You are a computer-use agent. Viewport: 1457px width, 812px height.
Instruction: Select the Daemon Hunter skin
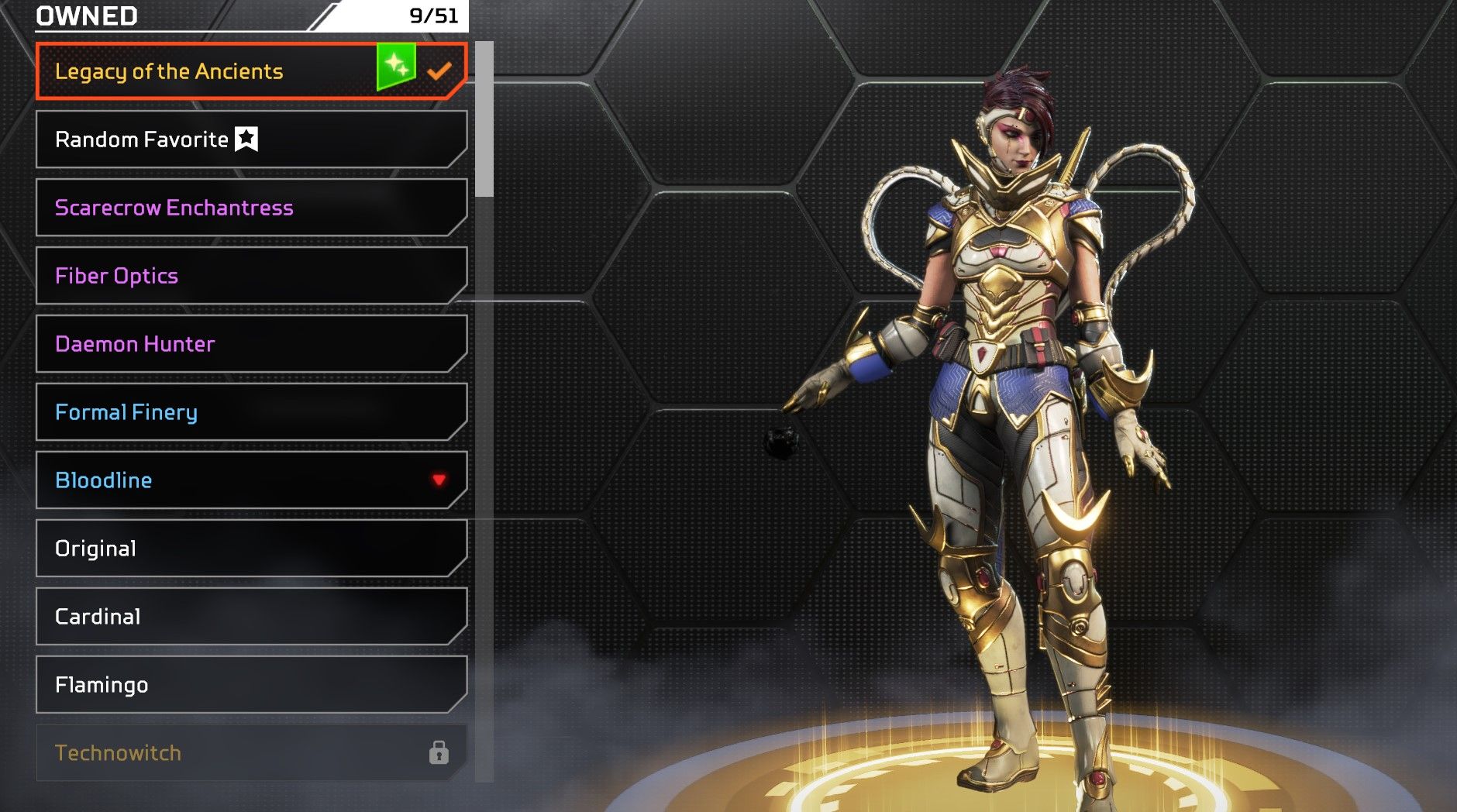click(x=250, y=344)
